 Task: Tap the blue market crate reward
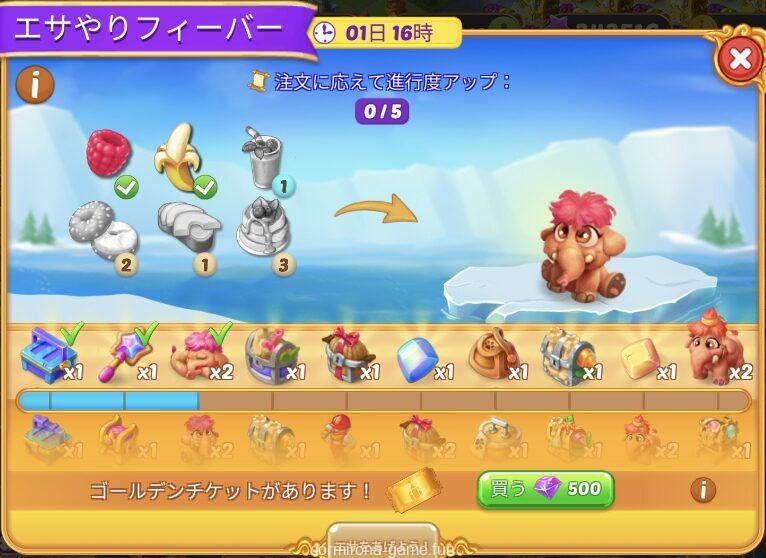tap(45, 355)
